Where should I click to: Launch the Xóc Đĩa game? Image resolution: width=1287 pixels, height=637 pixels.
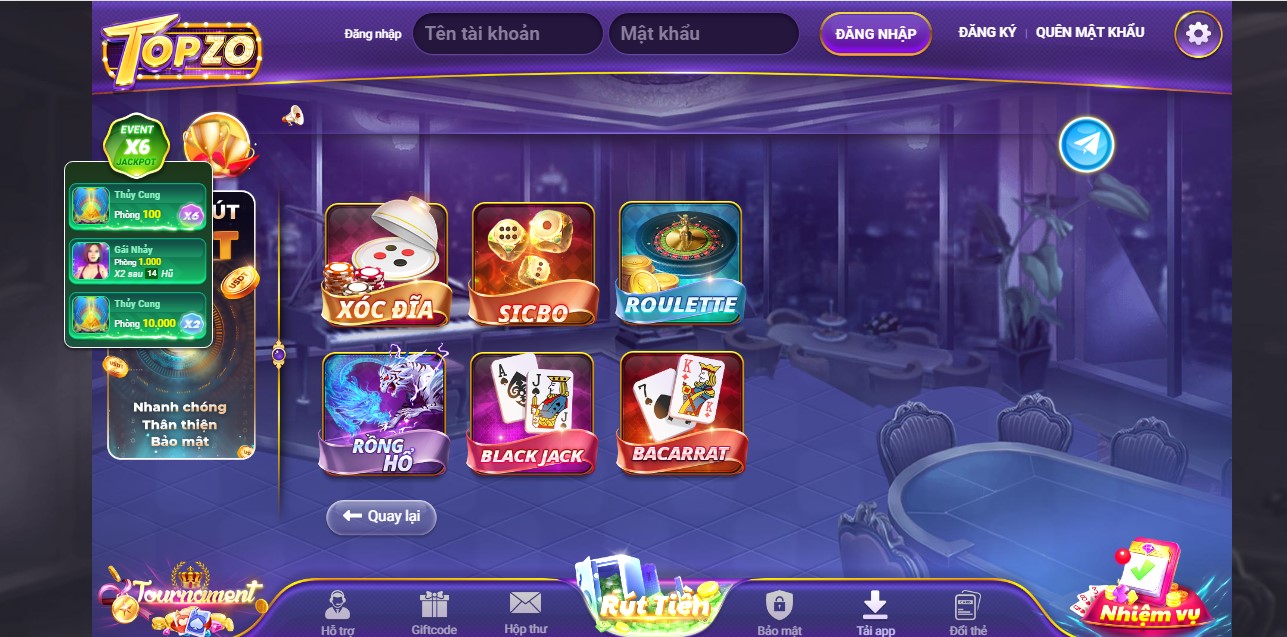click(x=386, y=264)
